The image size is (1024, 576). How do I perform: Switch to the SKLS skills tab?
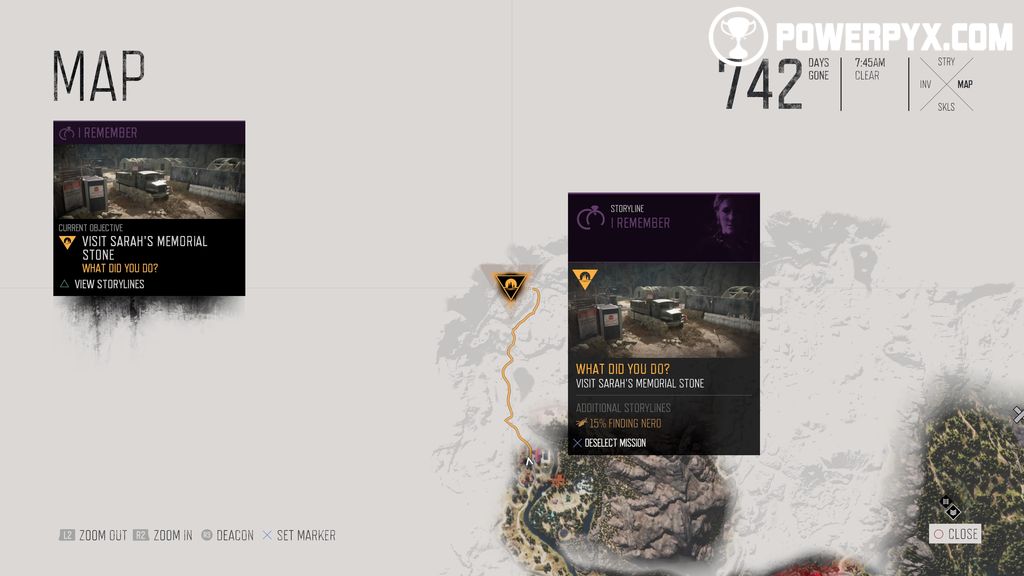coord(945,107)
